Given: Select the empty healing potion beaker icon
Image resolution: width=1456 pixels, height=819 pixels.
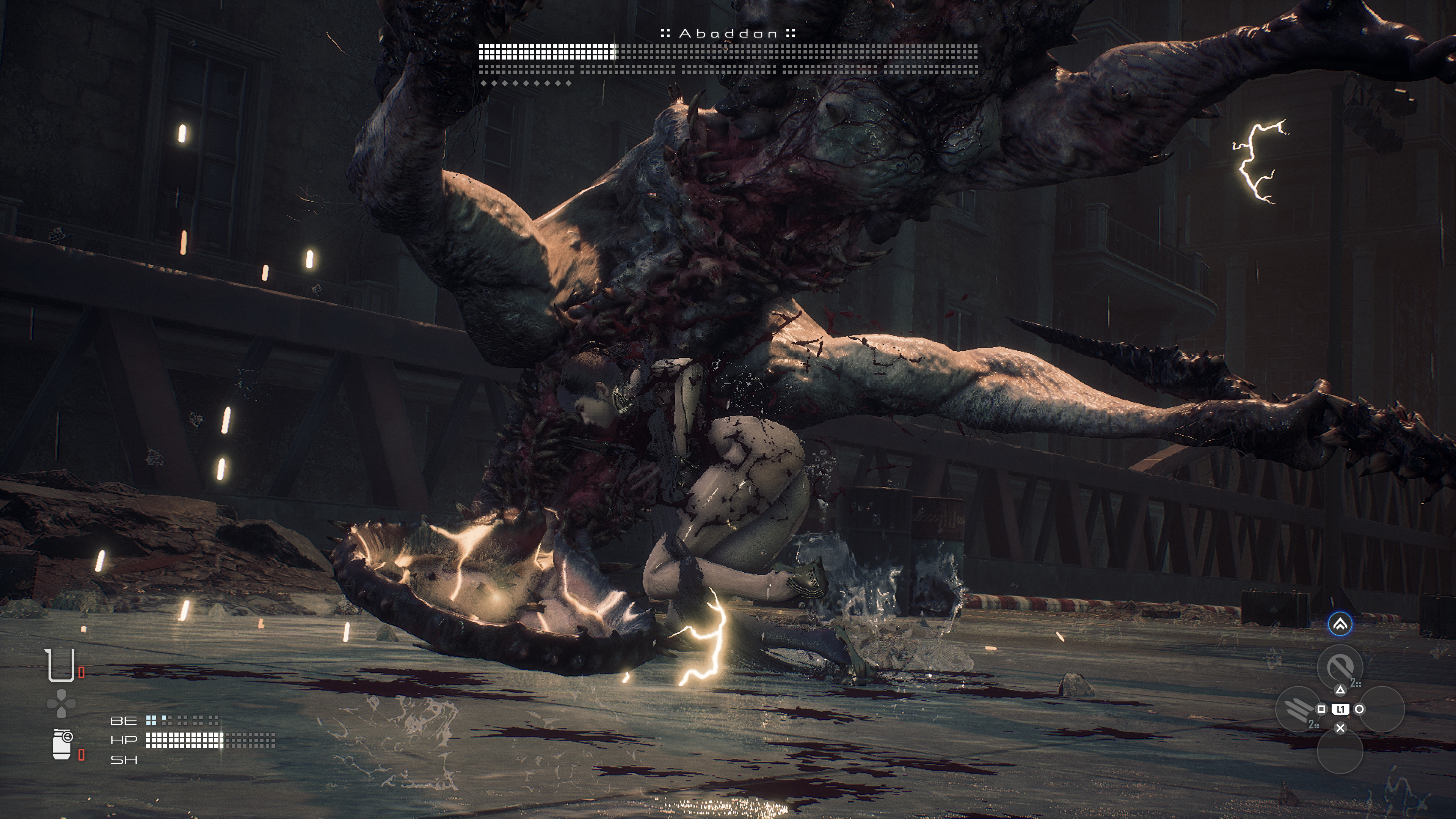Looking at the screenshot, I should point(61,665).
